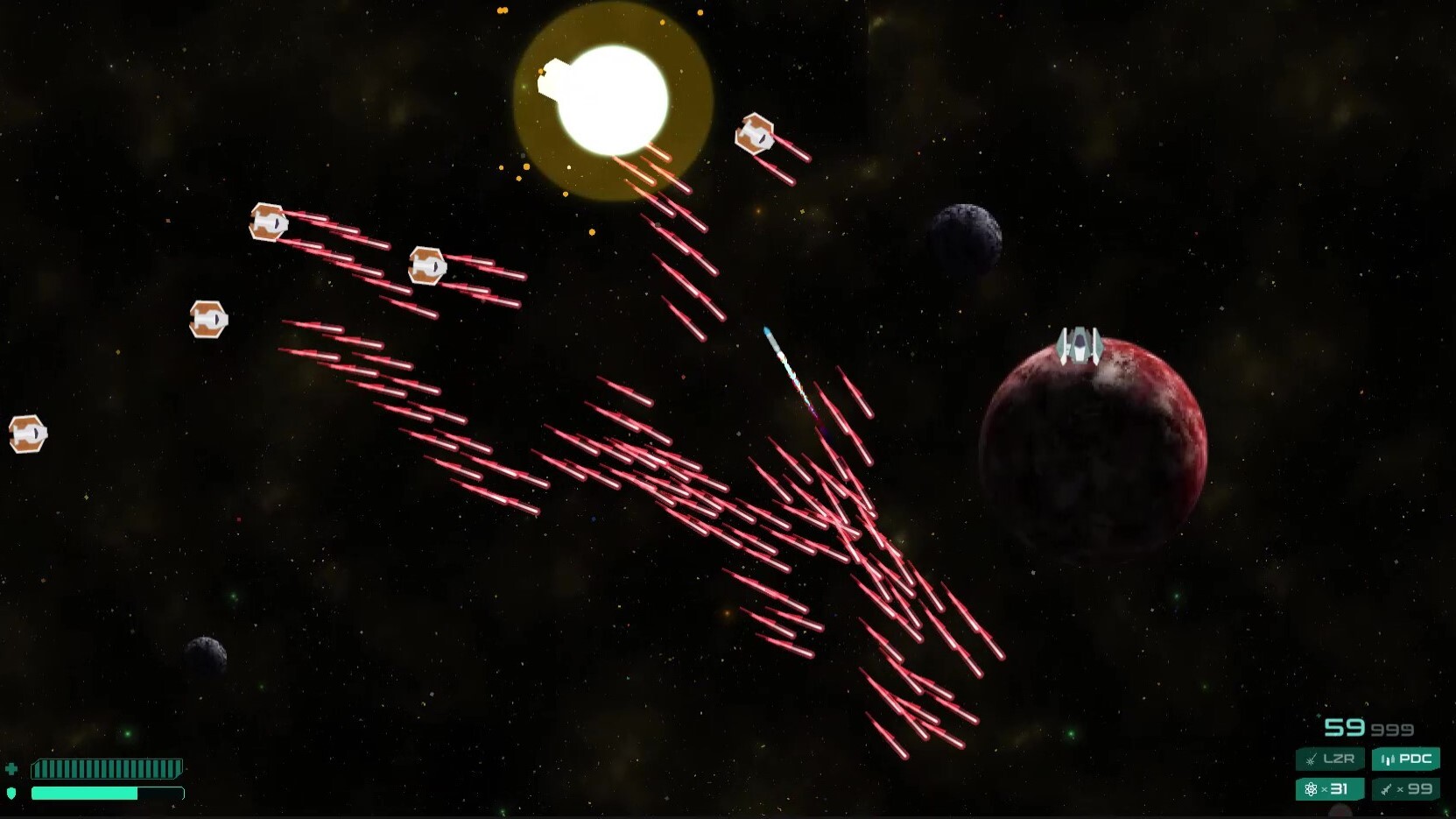Select the LZR weapon button
Screen dimensions: 1456x819
pyautogui.click(x=1331, y=759)
